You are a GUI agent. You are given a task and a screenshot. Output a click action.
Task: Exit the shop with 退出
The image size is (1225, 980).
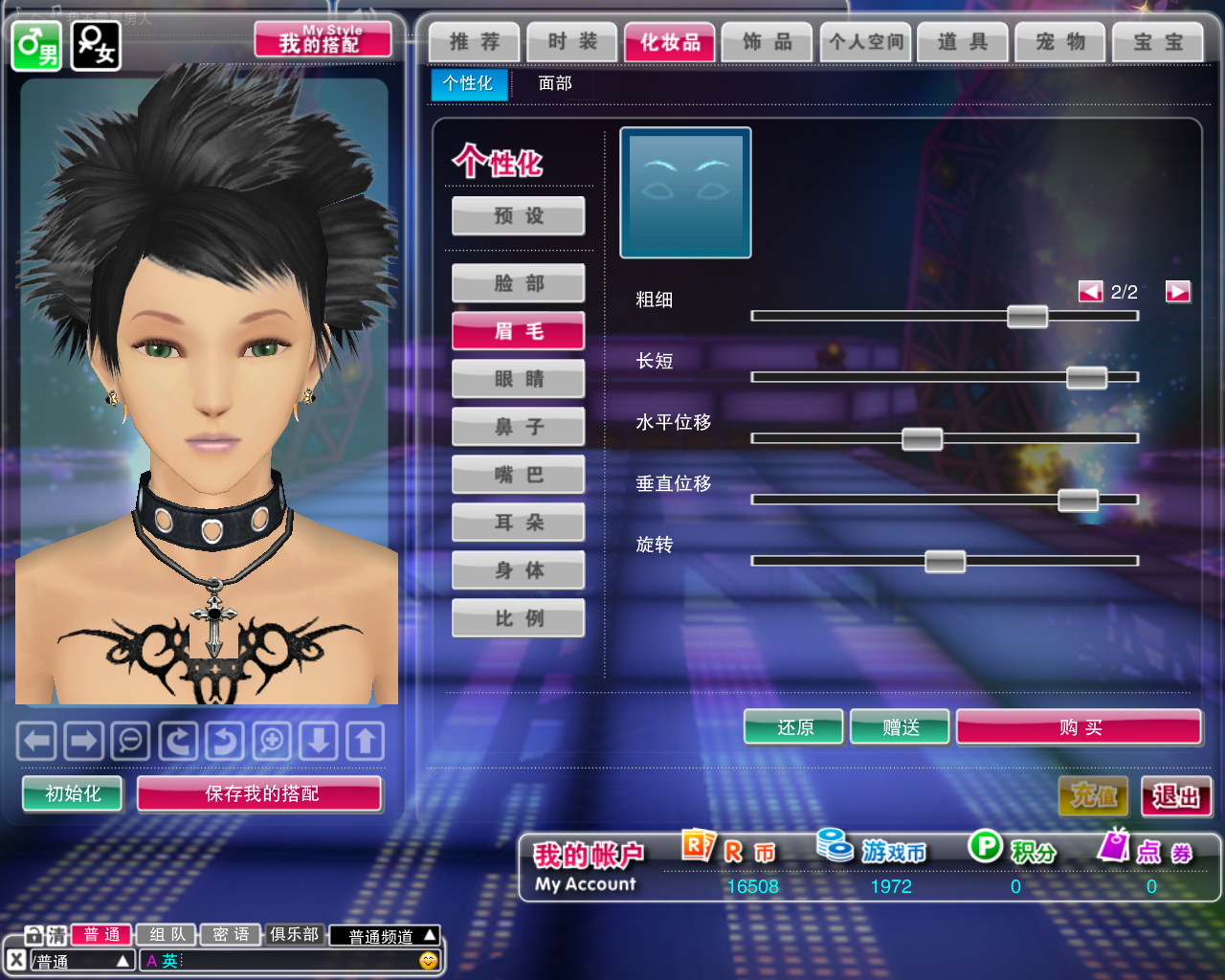1176,796
